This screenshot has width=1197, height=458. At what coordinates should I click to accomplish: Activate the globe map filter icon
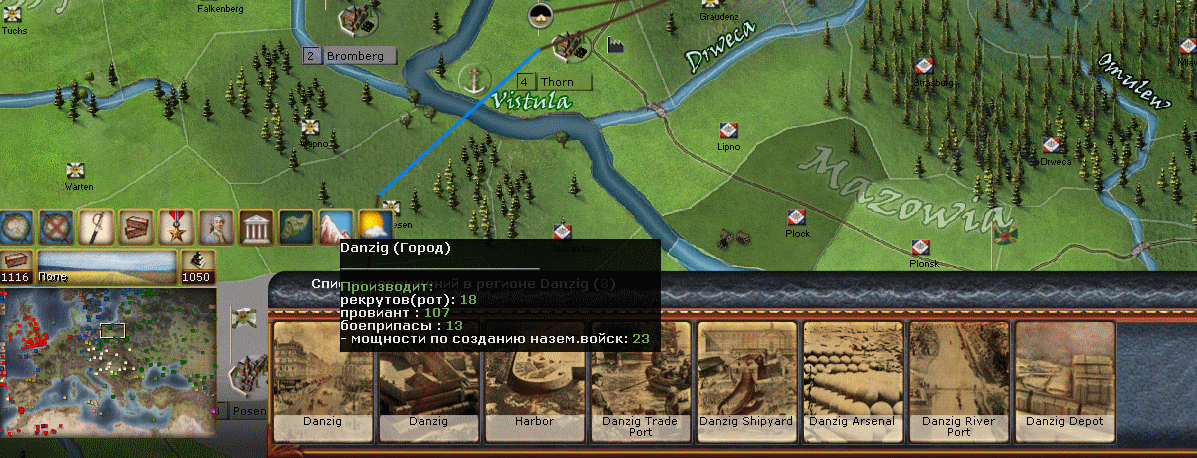15,227
